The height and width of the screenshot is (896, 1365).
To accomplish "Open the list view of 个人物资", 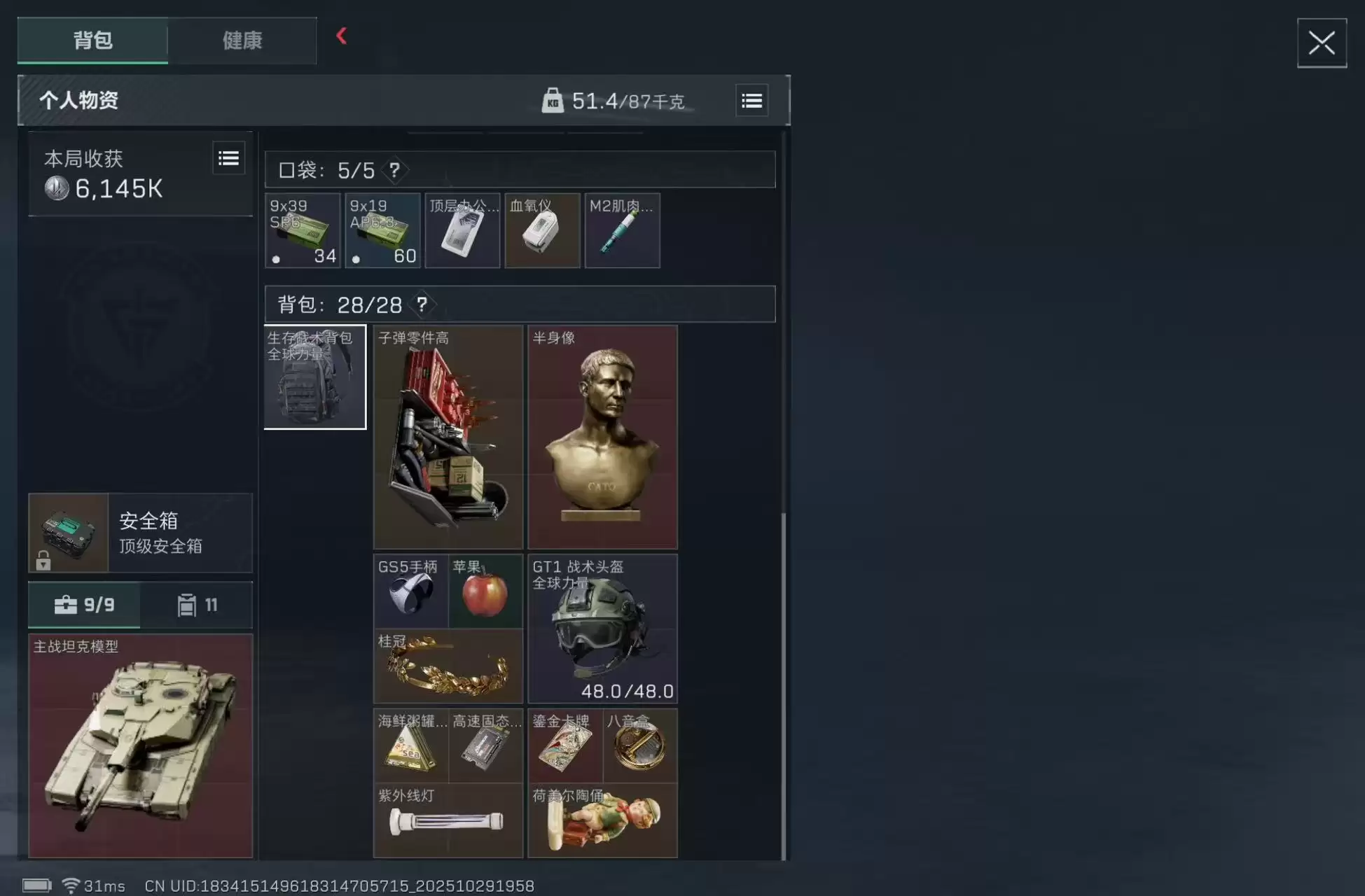I will click(x=751, y=100).
